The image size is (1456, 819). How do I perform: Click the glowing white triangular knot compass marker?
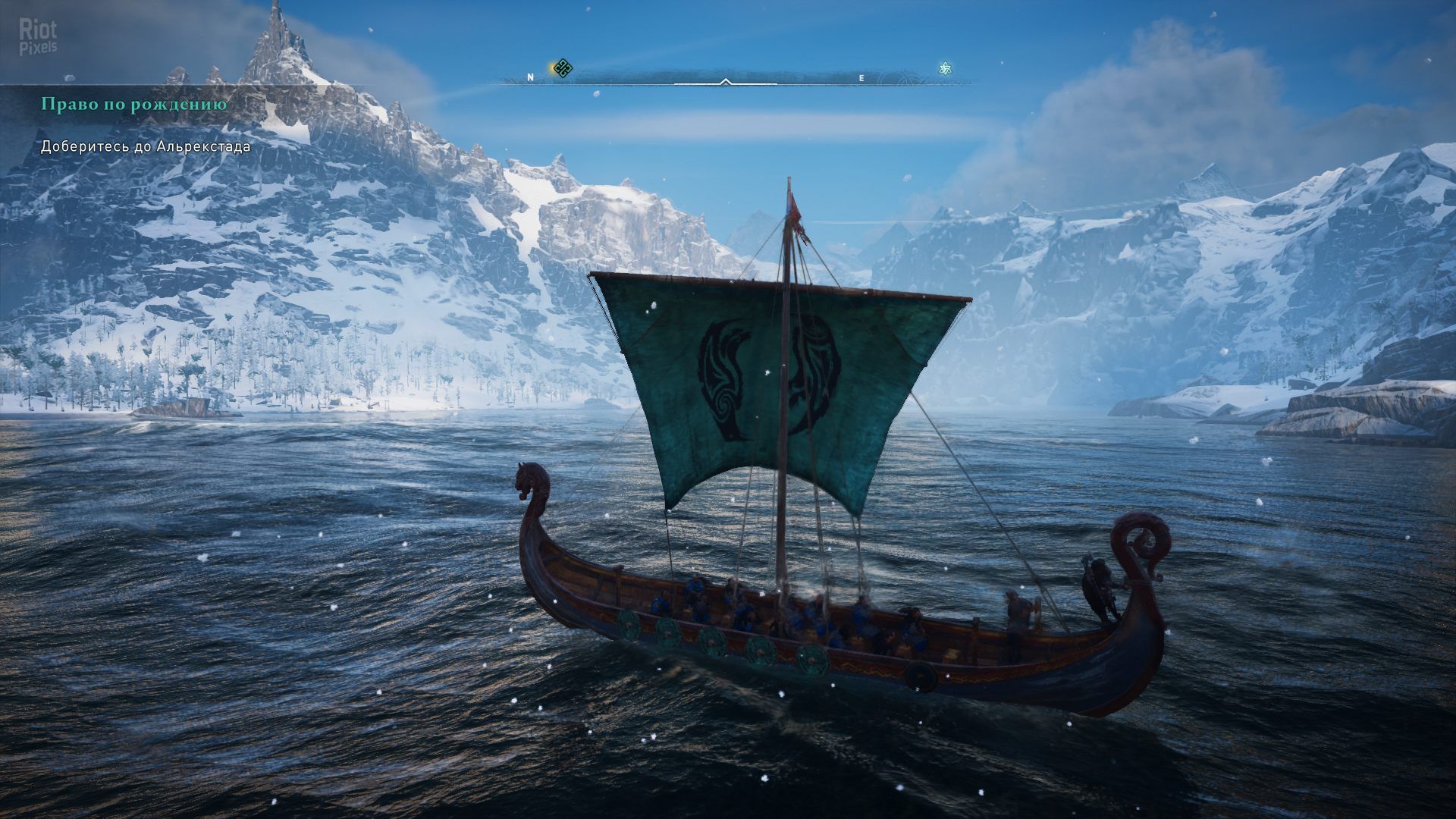945,69
